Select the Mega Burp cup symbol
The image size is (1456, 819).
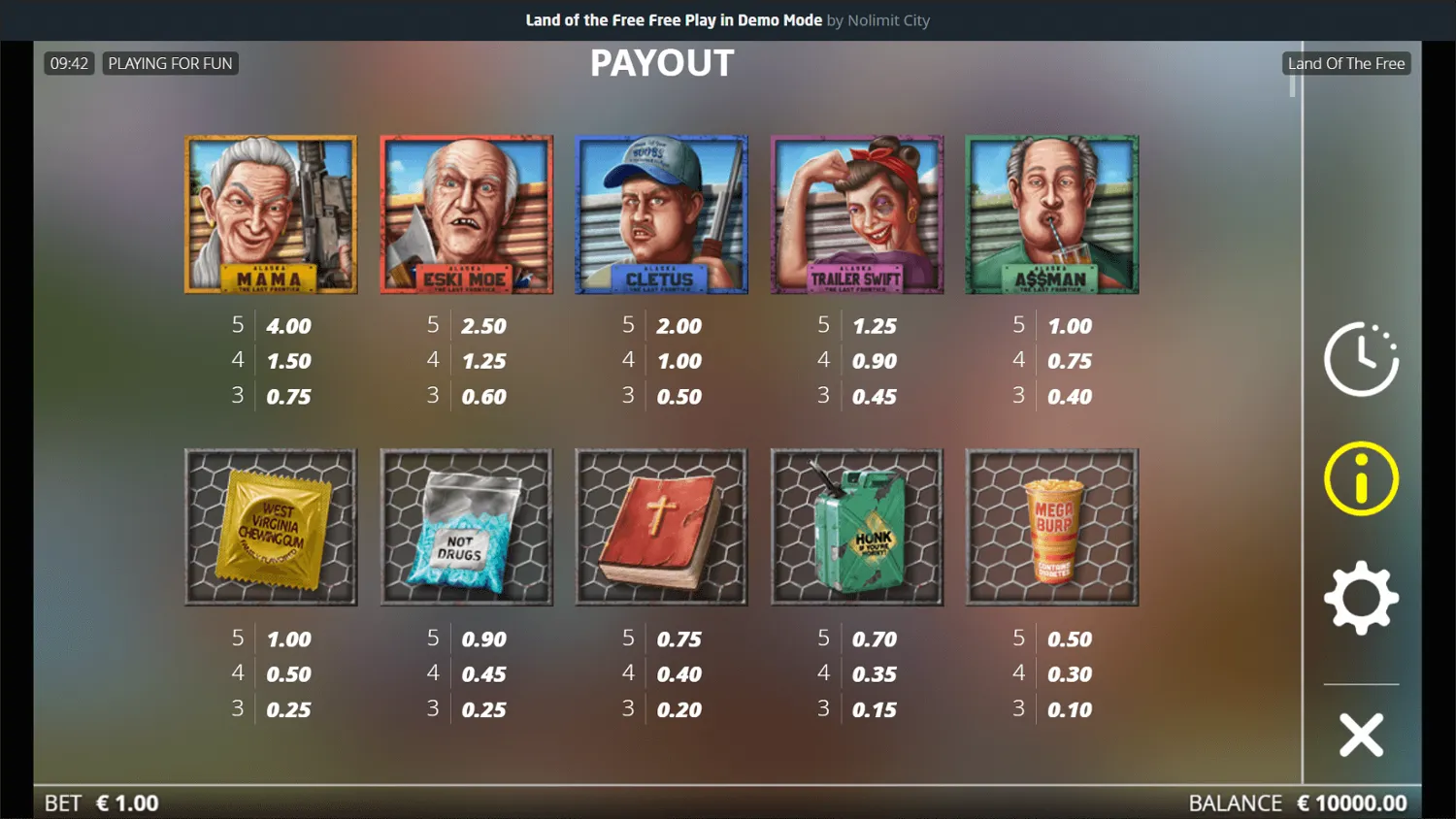pos(1052,527)
